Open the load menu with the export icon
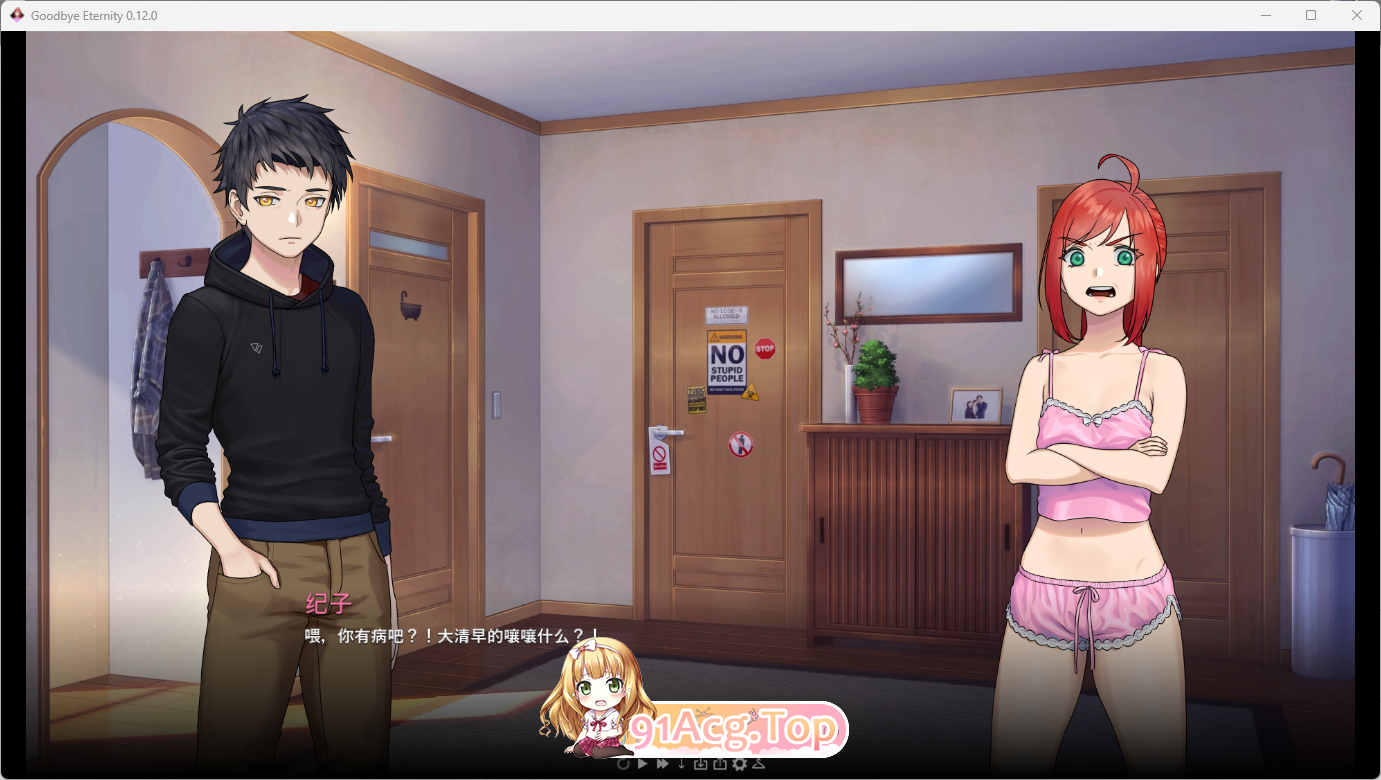The image size is (1381, 780). 720,763
